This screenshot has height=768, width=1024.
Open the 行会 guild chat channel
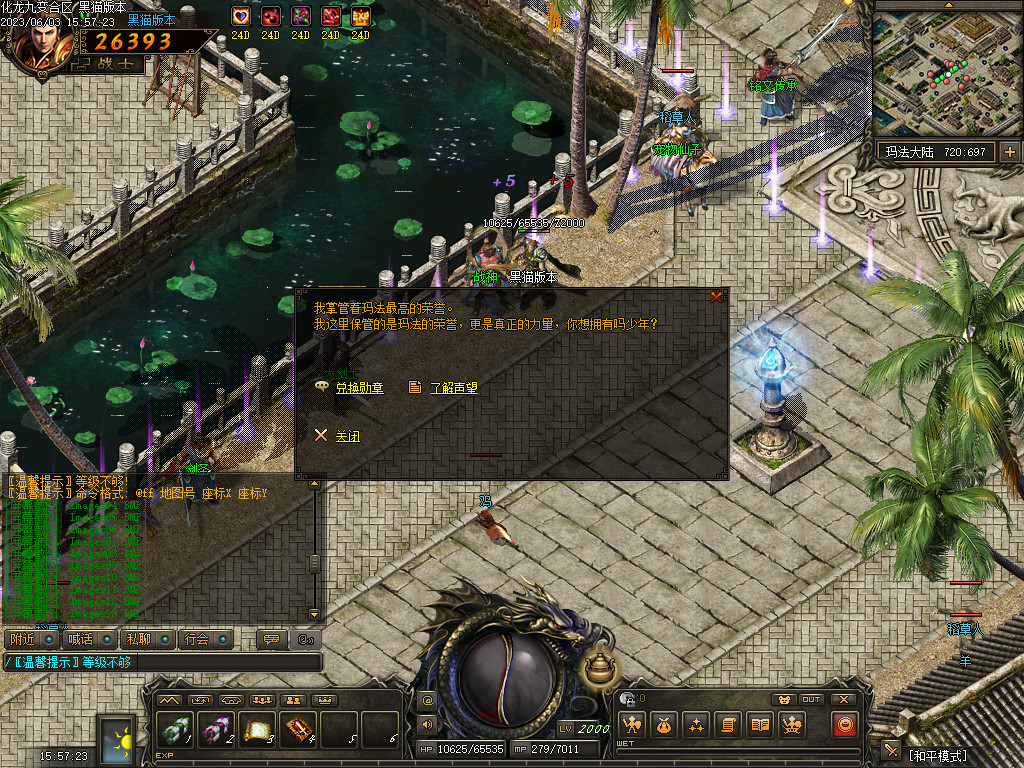pyautogui.click(x=197, y=639)
